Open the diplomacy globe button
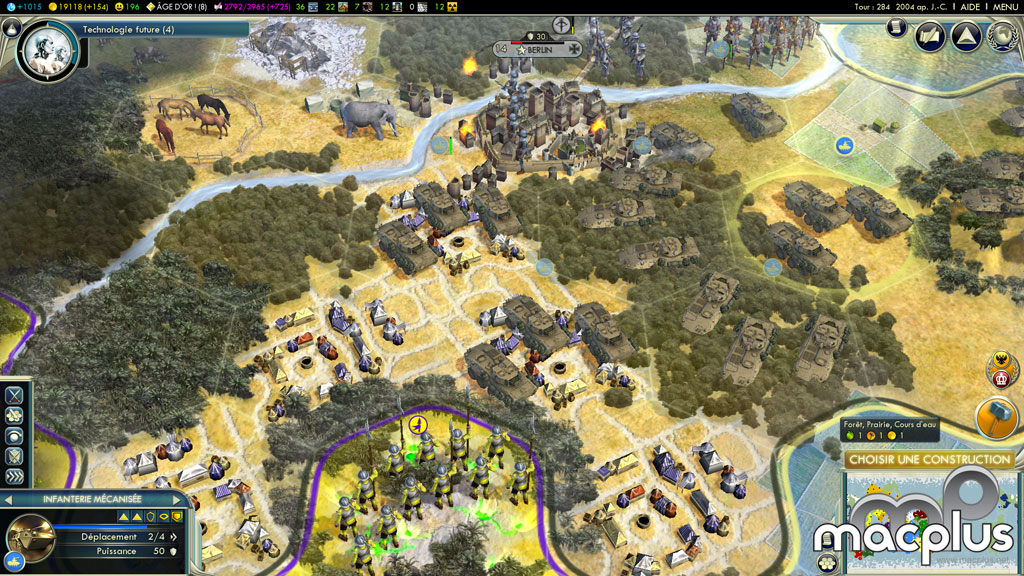Image resolution: width=1024 pixels, height=576 pixels. point(1001,38)
